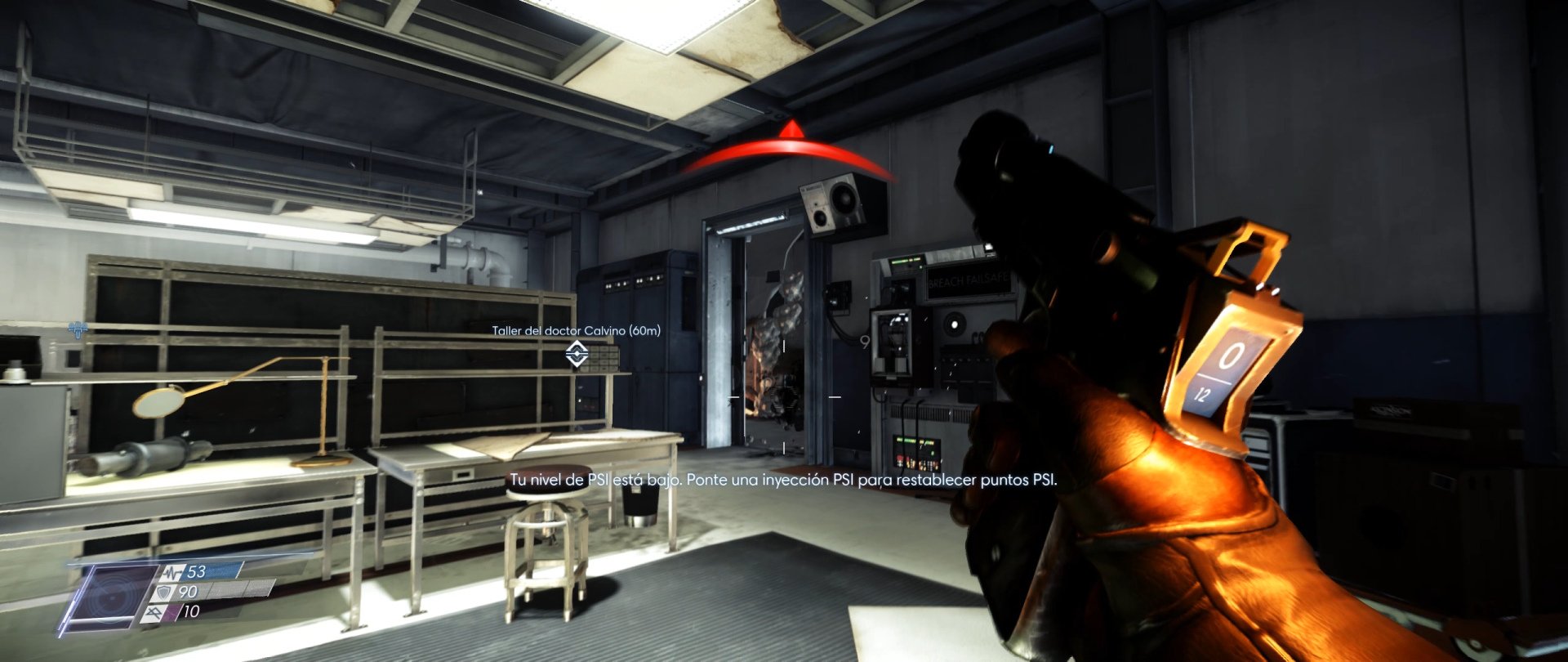Select the diamond objective marker icon
The image size is (1568, 662).
pyautogui.click(x=577, y=355)
